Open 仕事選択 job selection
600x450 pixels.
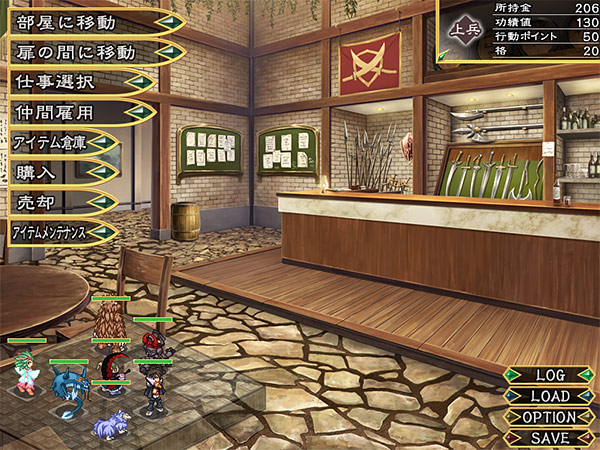[75, 81]
